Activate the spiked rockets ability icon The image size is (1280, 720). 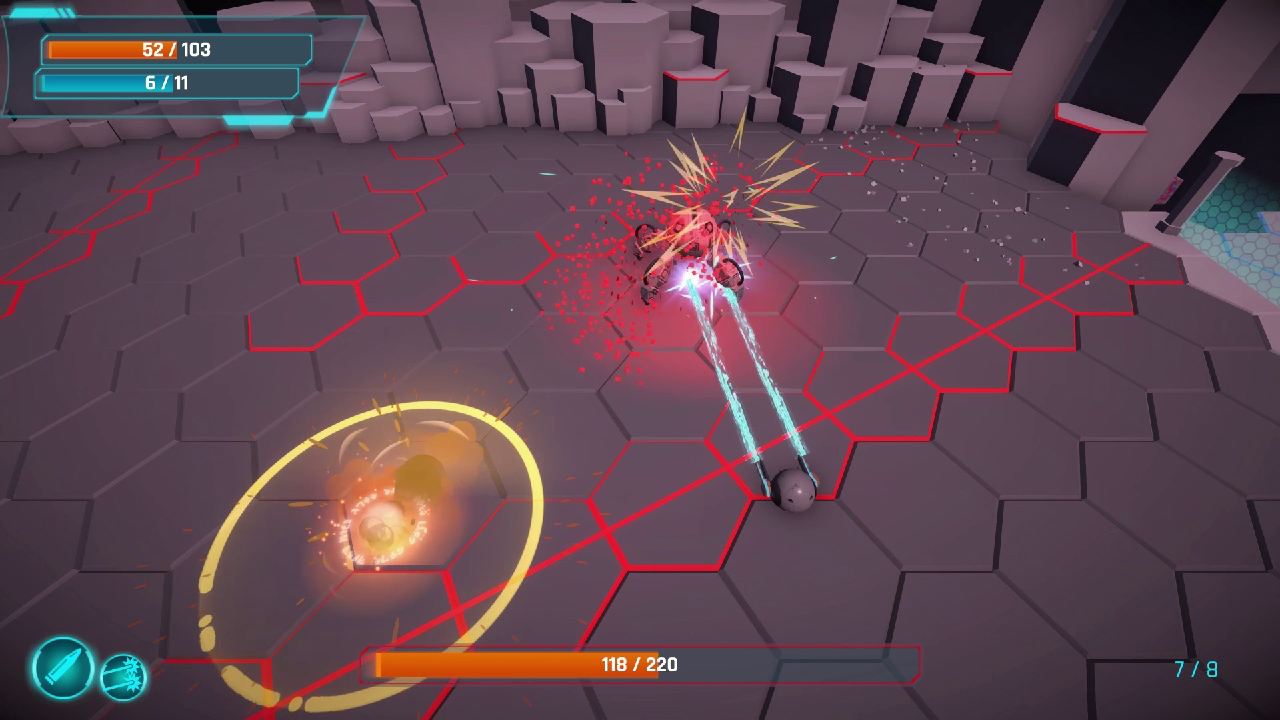(124, 676)
